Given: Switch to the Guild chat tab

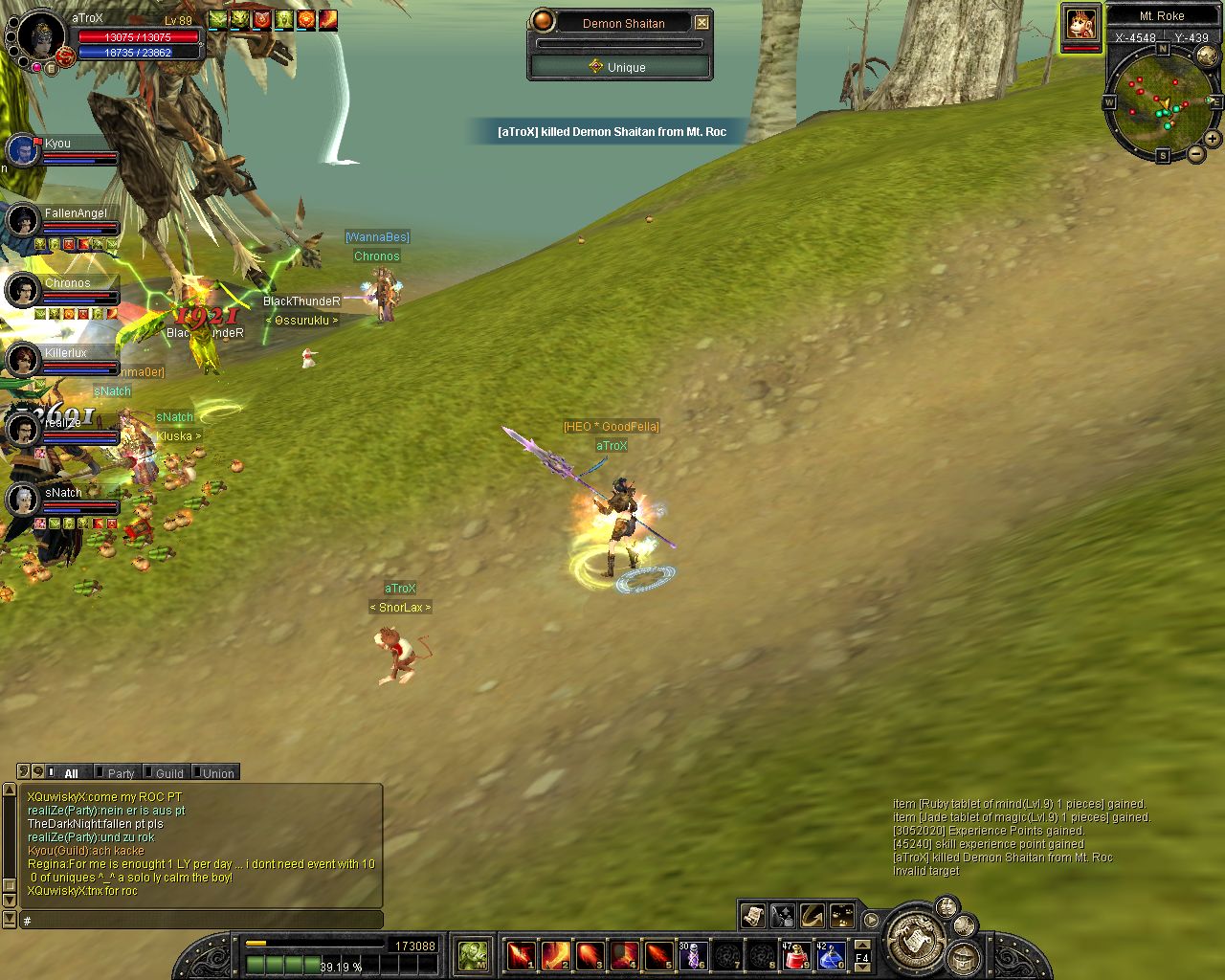Looking at the screenshot, I should click(169, 773).
